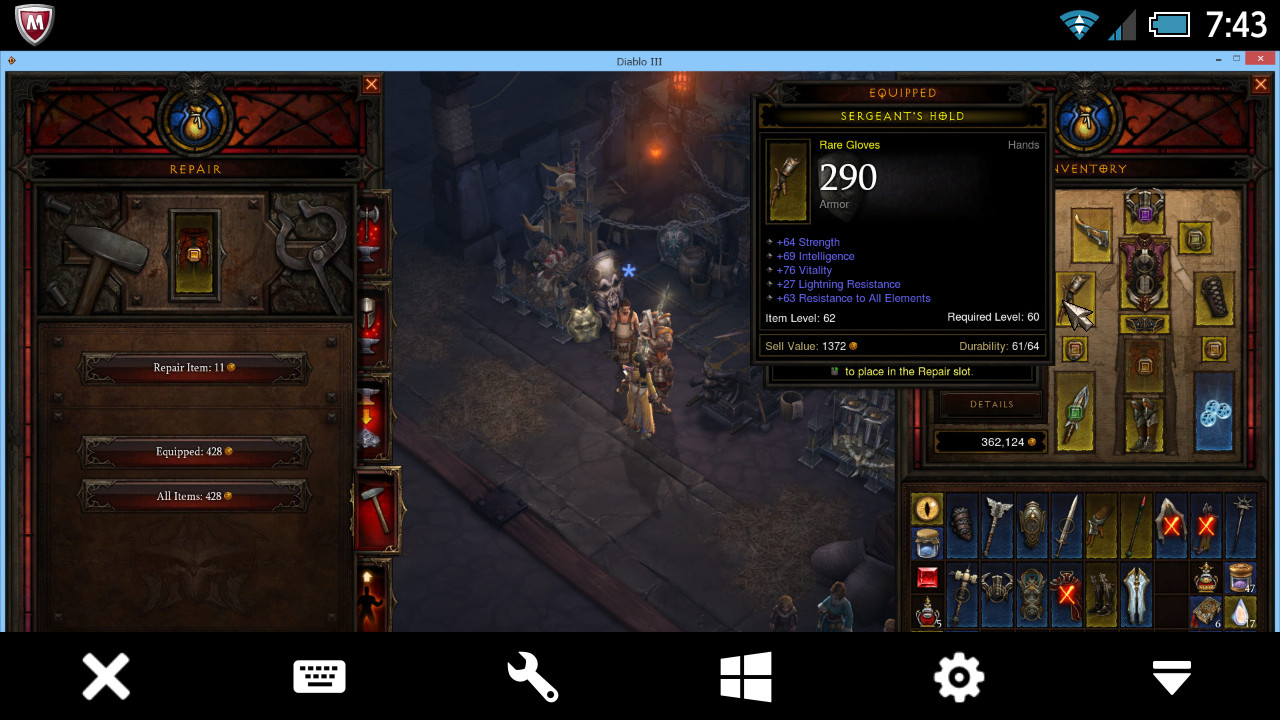This screenshot has height=720, width=1280.
Task: Select the equipped chest armor slot
Action: point(1144,272)
